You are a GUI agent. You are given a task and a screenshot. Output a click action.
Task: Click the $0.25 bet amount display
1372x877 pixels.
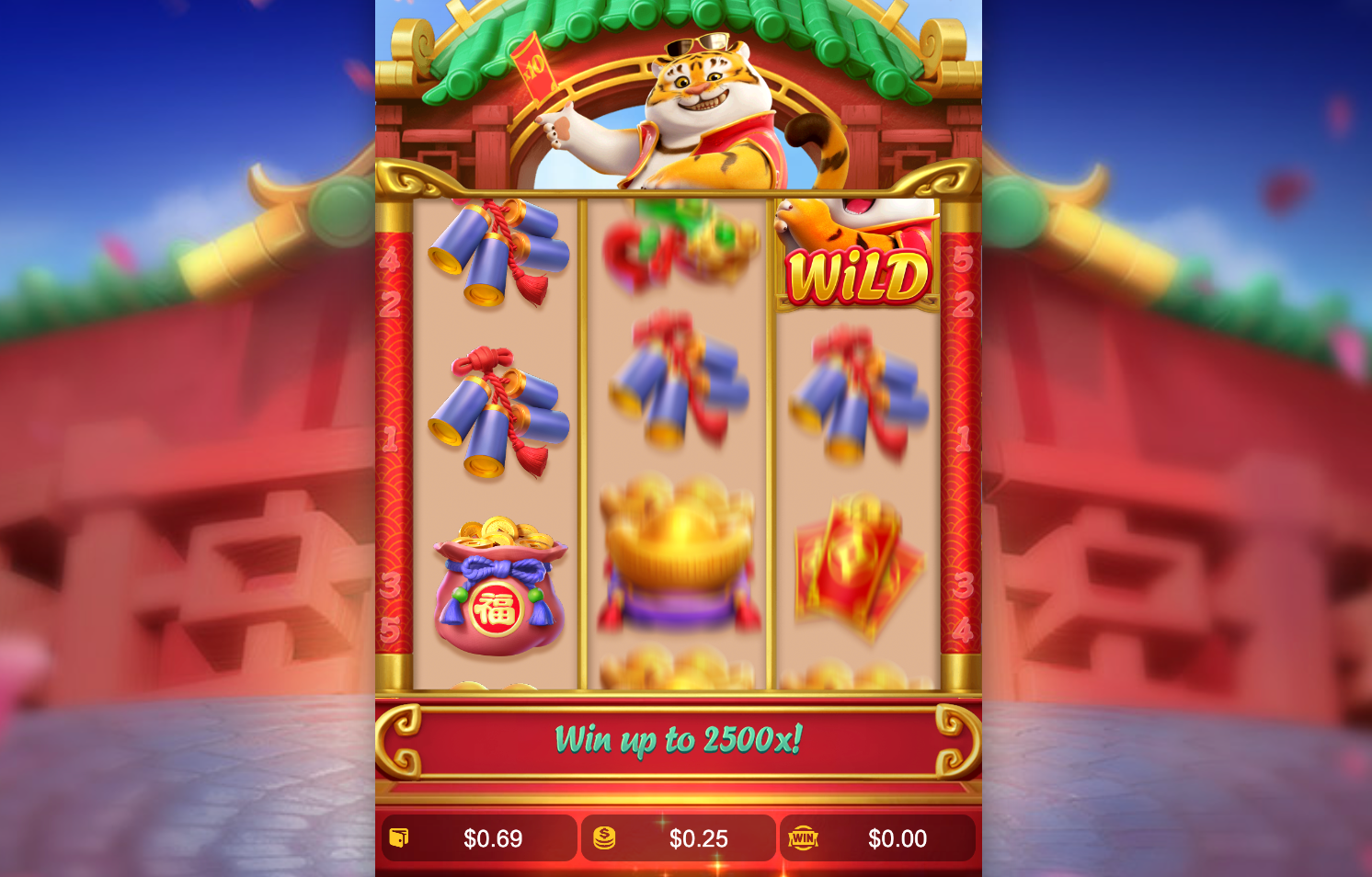pos(699,838)
